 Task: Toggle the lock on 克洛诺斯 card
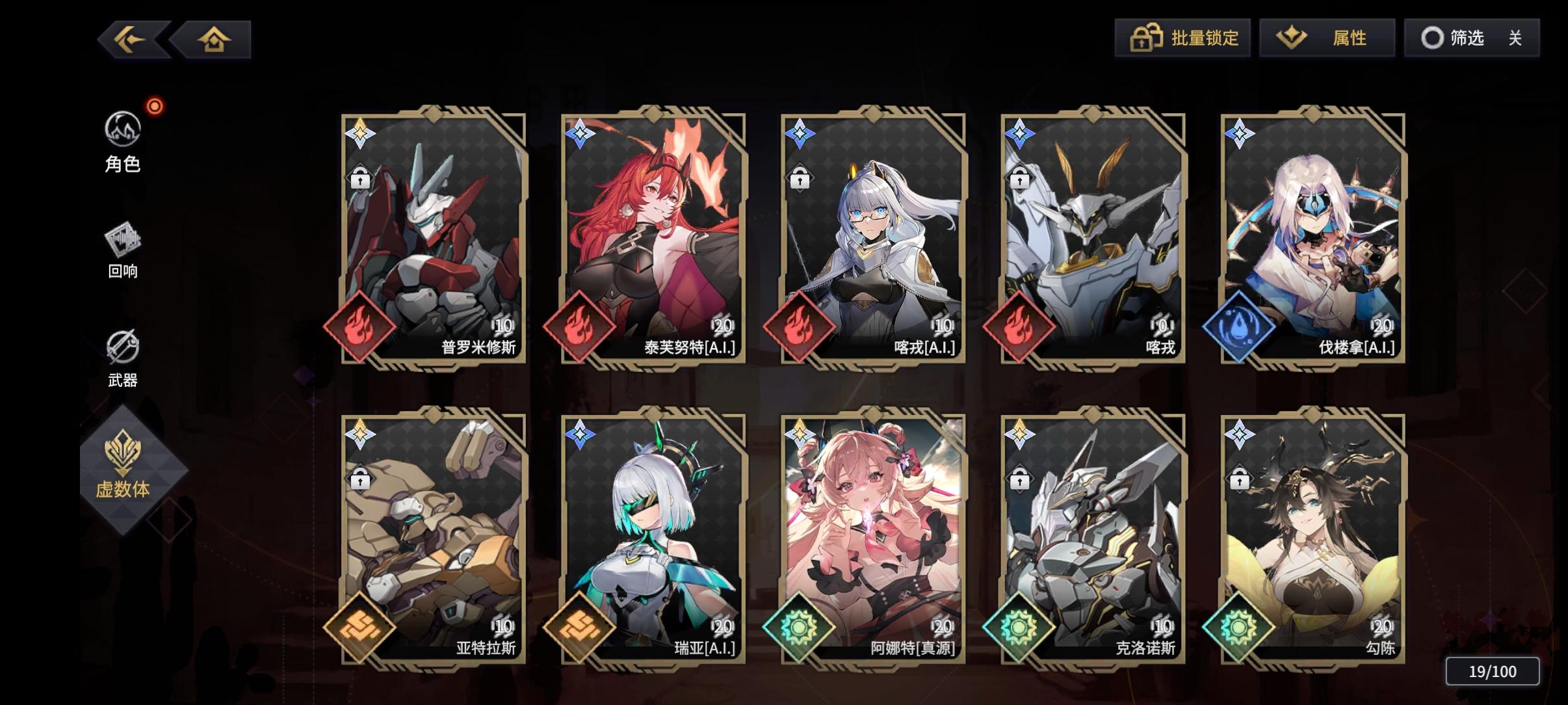click(1019, 479)
